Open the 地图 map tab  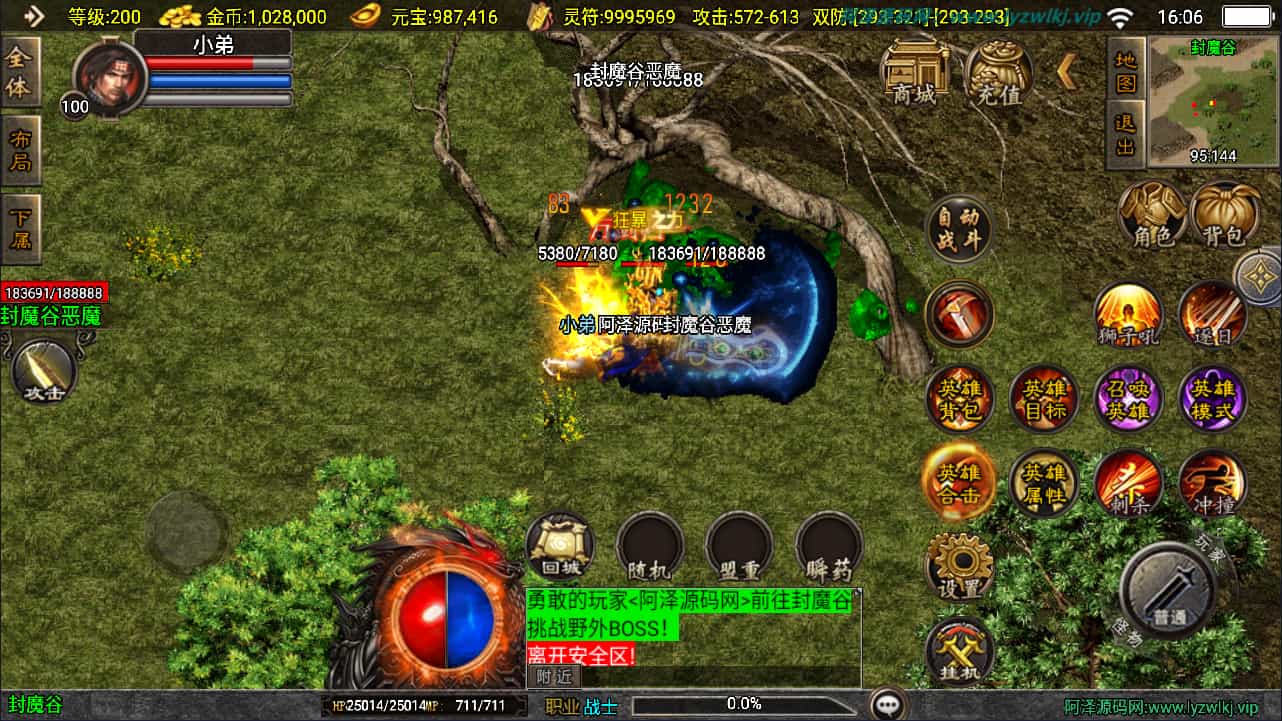1126,69
